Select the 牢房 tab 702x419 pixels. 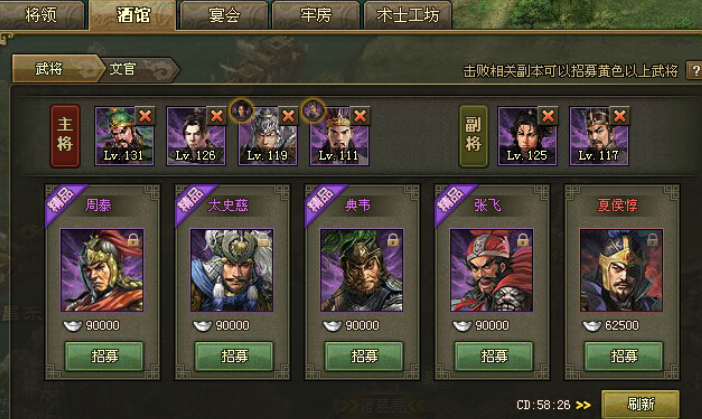click(x=314, y=16)
